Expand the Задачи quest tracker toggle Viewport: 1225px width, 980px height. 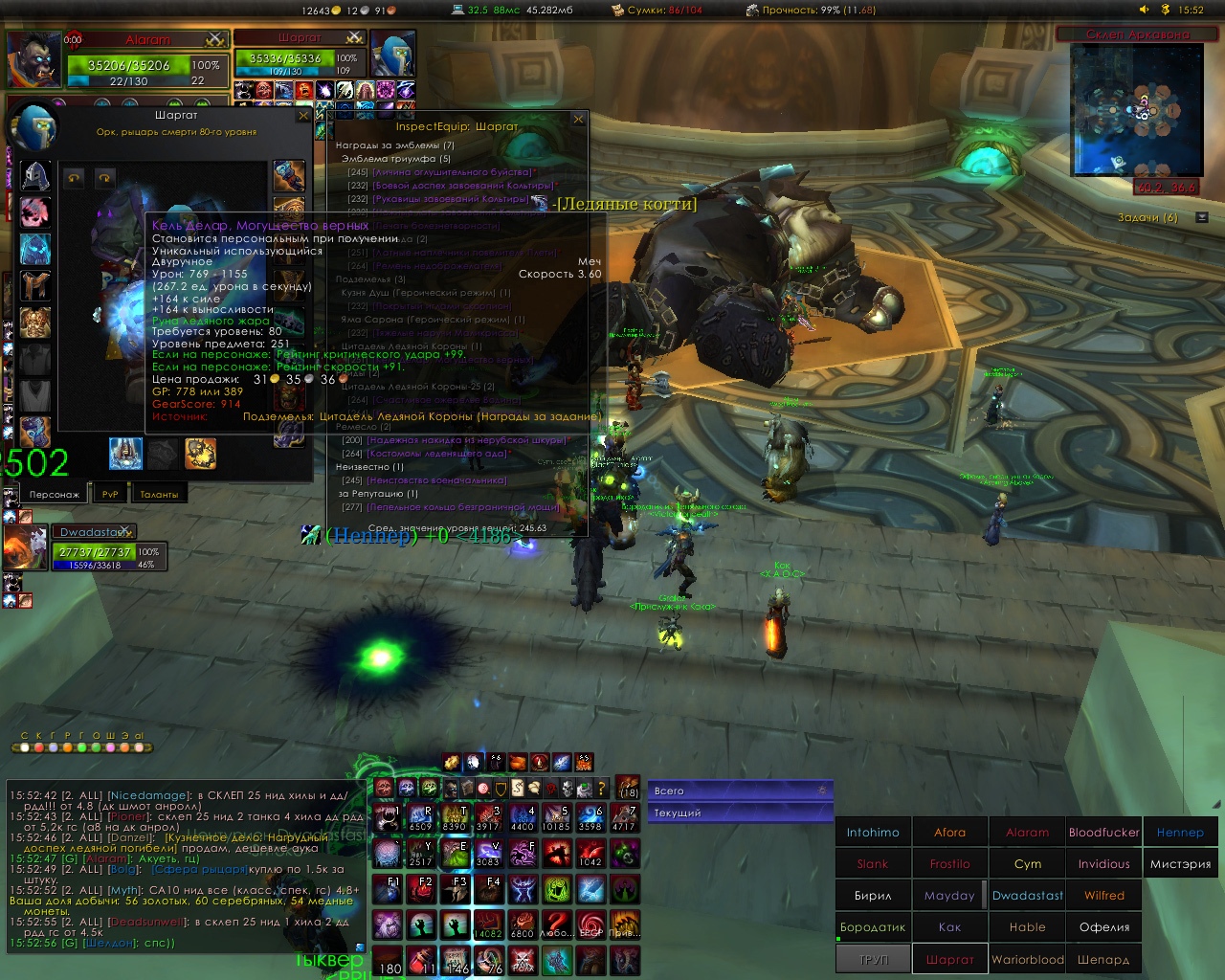[x=1202, y=217]
